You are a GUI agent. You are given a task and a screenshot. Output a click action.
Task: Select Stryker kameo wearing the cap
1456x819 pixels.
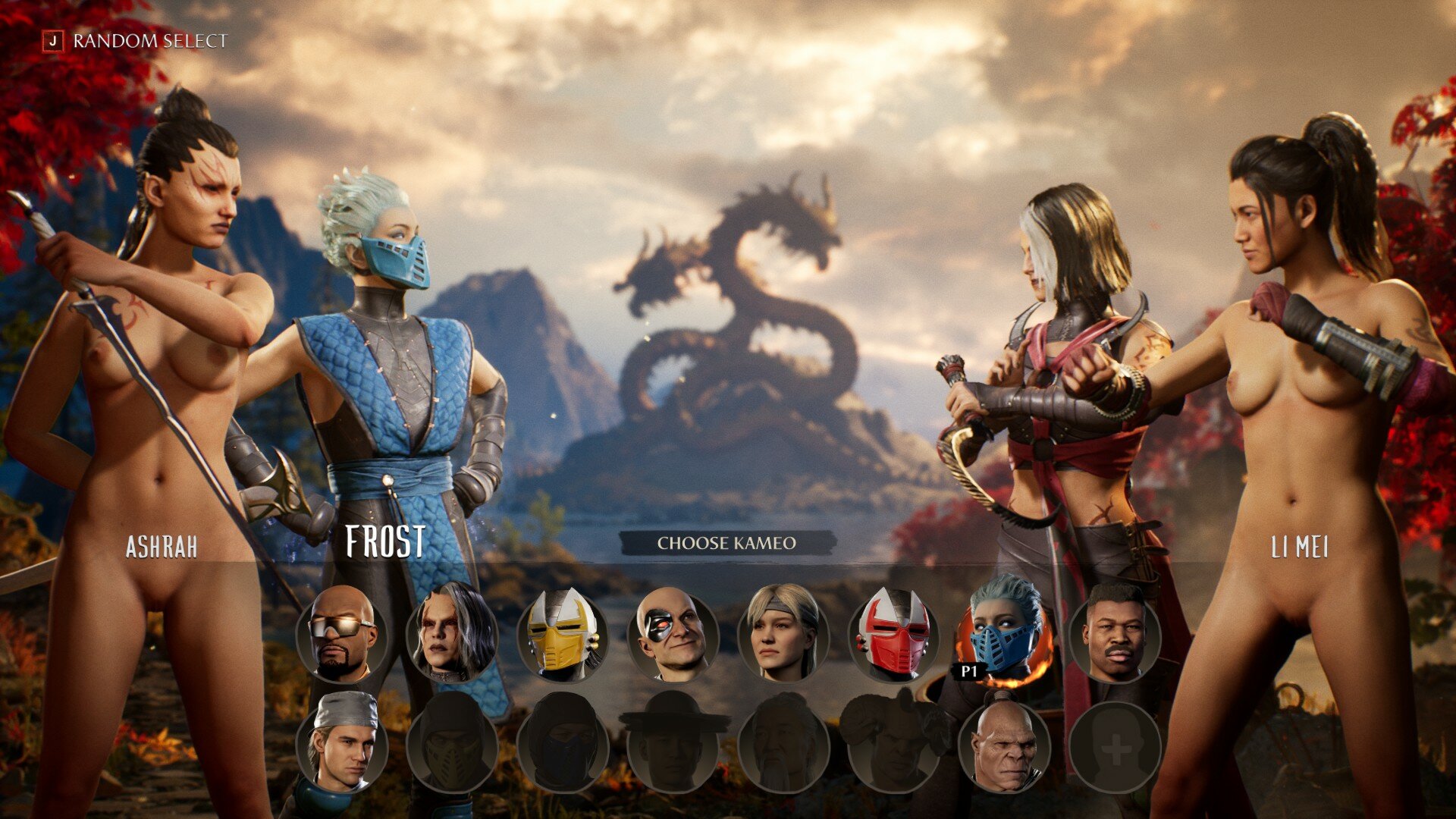click(341, 746)
